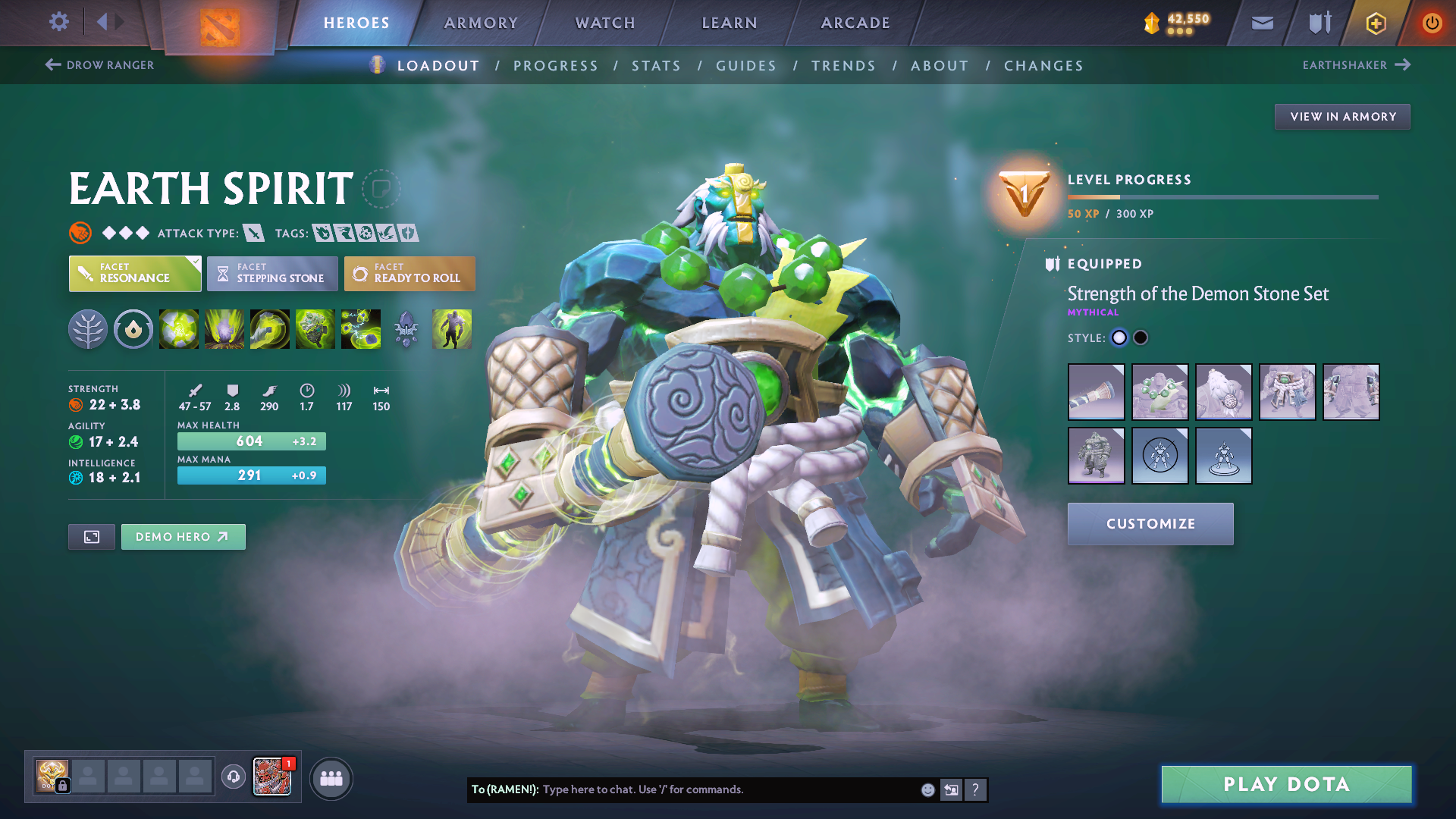Switch to the STATS tab
The height and width of the screenshot is (819, 1456).
(x=657, y=65)
